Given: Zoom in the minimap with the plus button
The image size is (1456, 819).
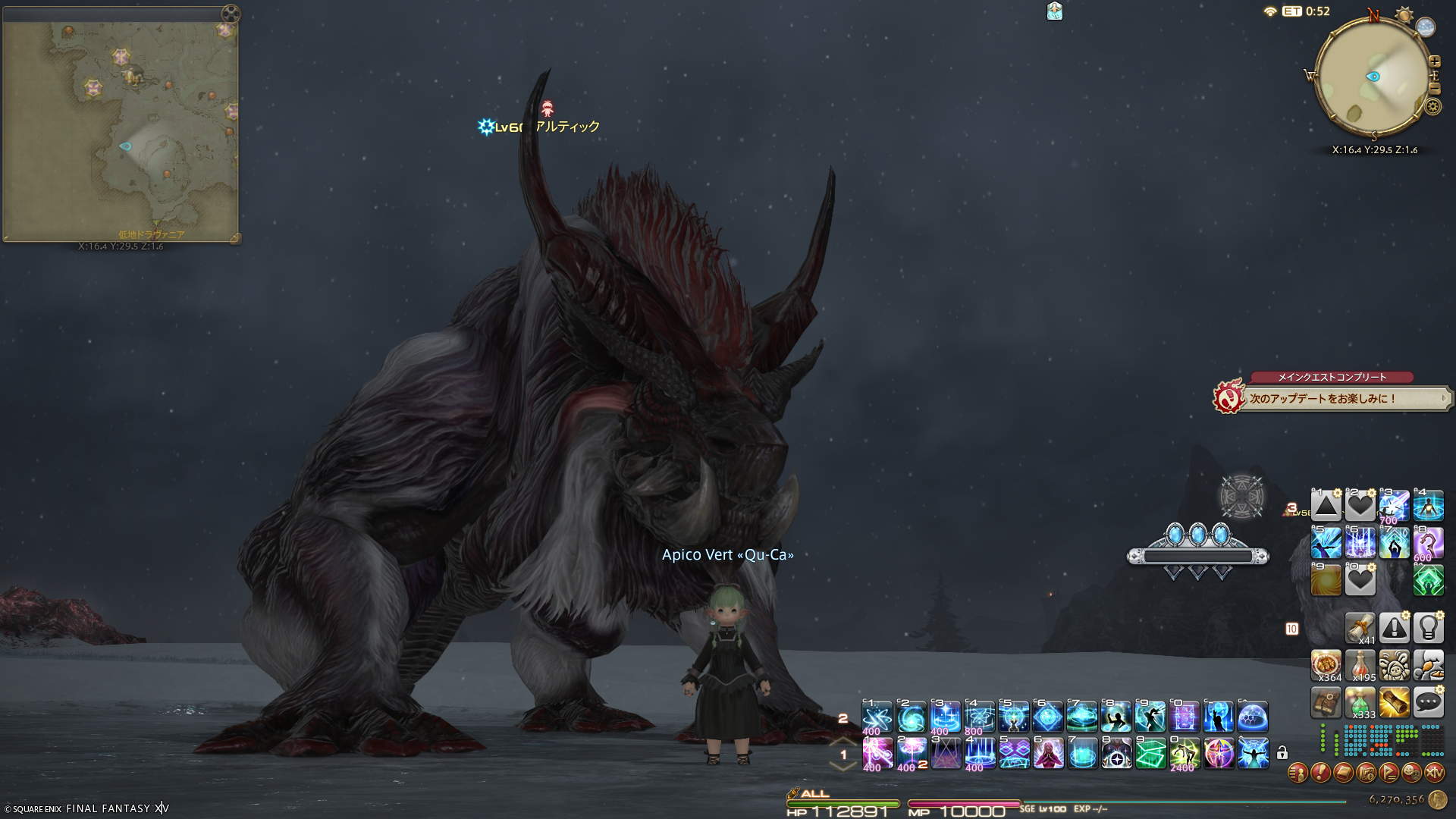Looking at the screenshot, I should coord(1434,61).
